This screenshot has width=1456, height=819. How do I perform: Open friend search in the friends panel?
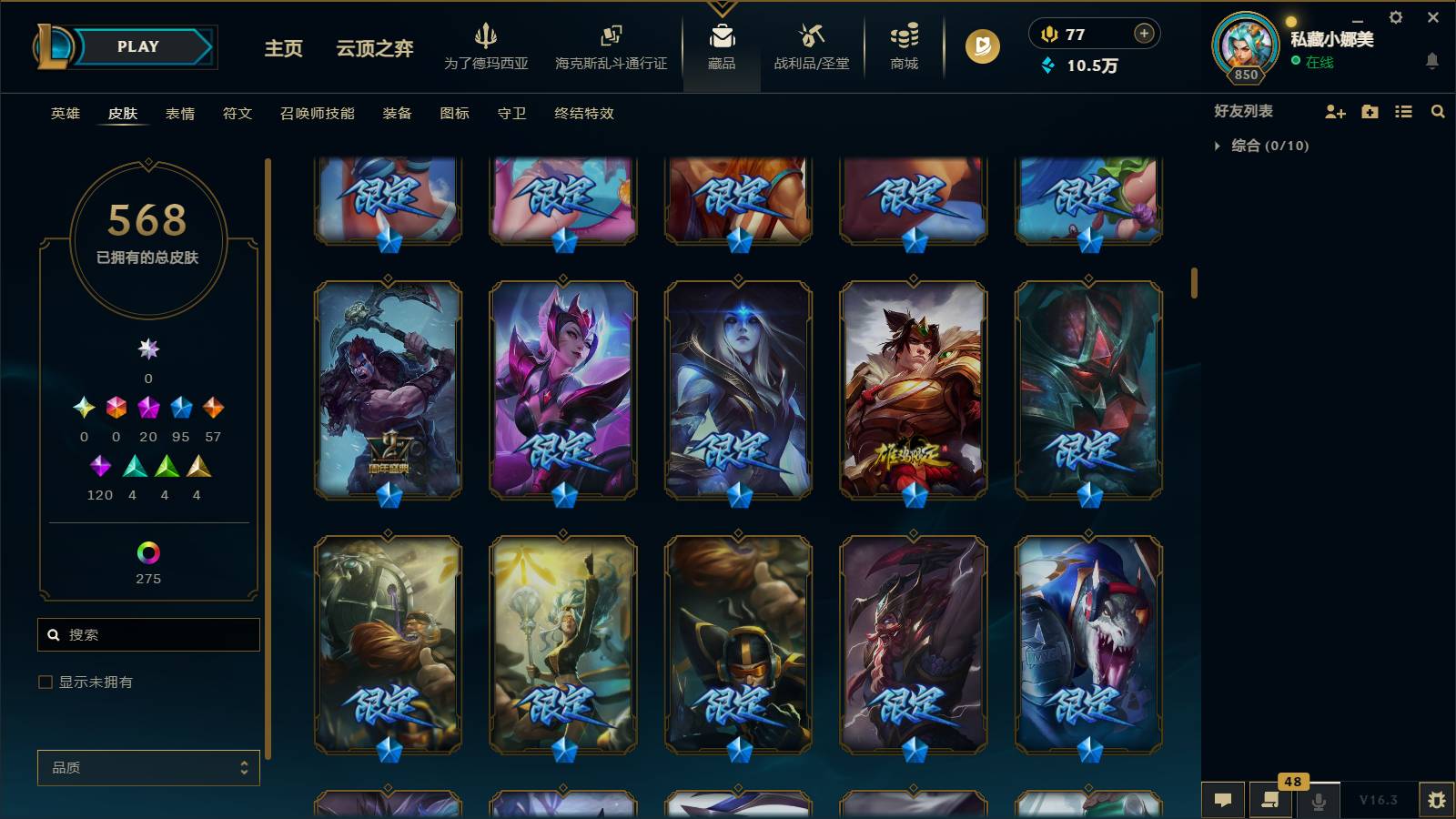pyautogui.click(x=1438, y=112)
